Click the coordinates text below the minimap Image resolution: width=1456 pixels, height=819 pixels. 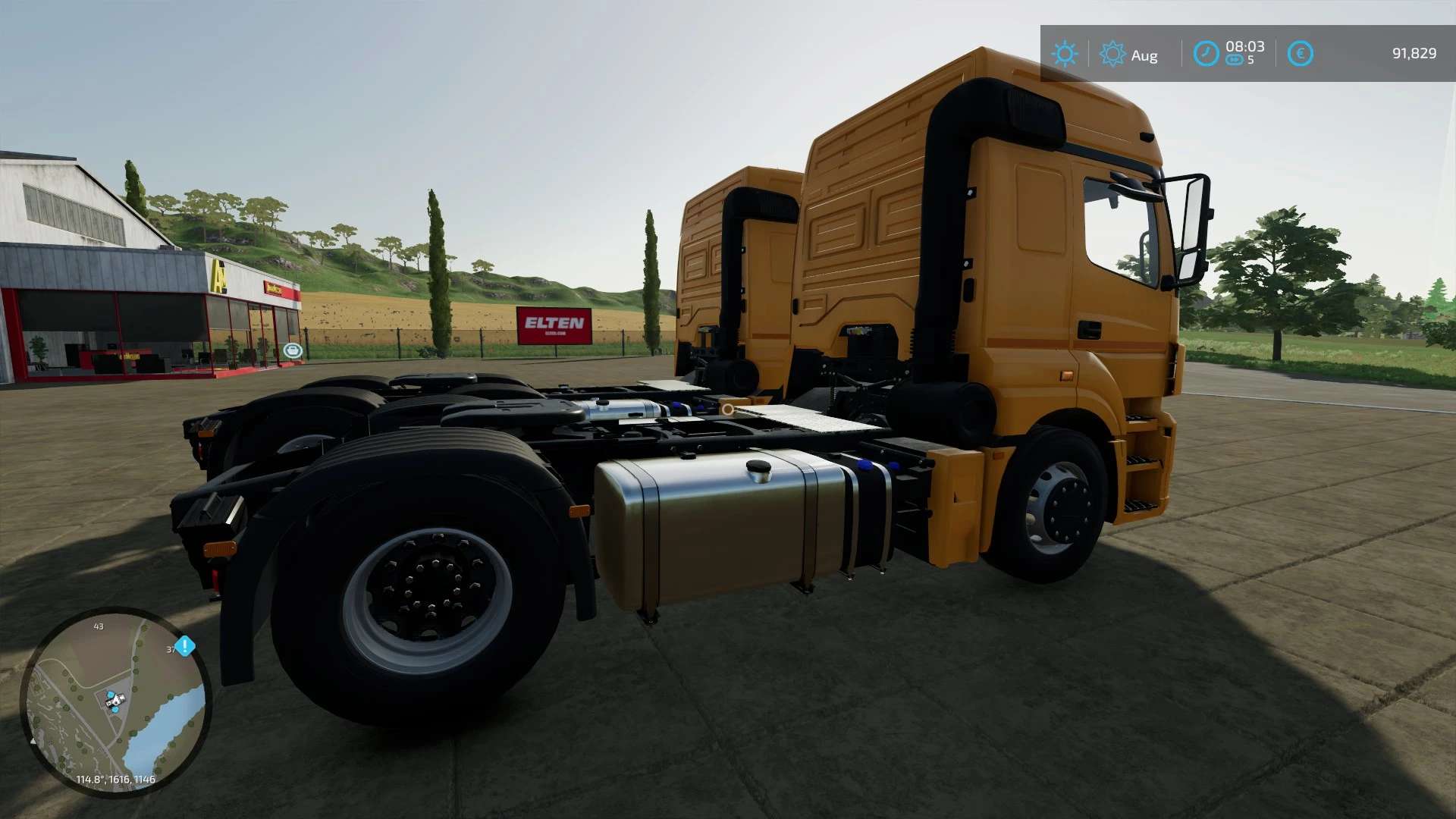point(115,779)
